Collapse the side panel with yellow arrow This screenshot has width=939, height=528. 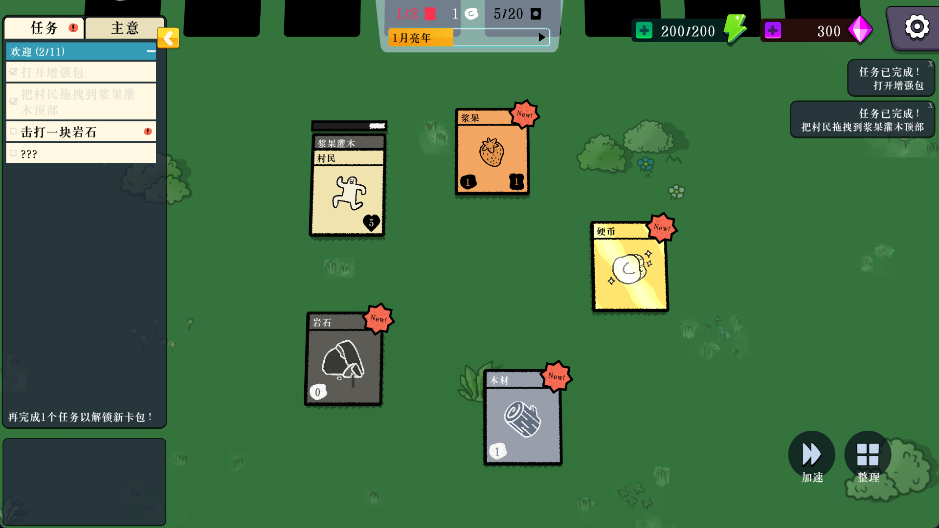tap(169, 38)
